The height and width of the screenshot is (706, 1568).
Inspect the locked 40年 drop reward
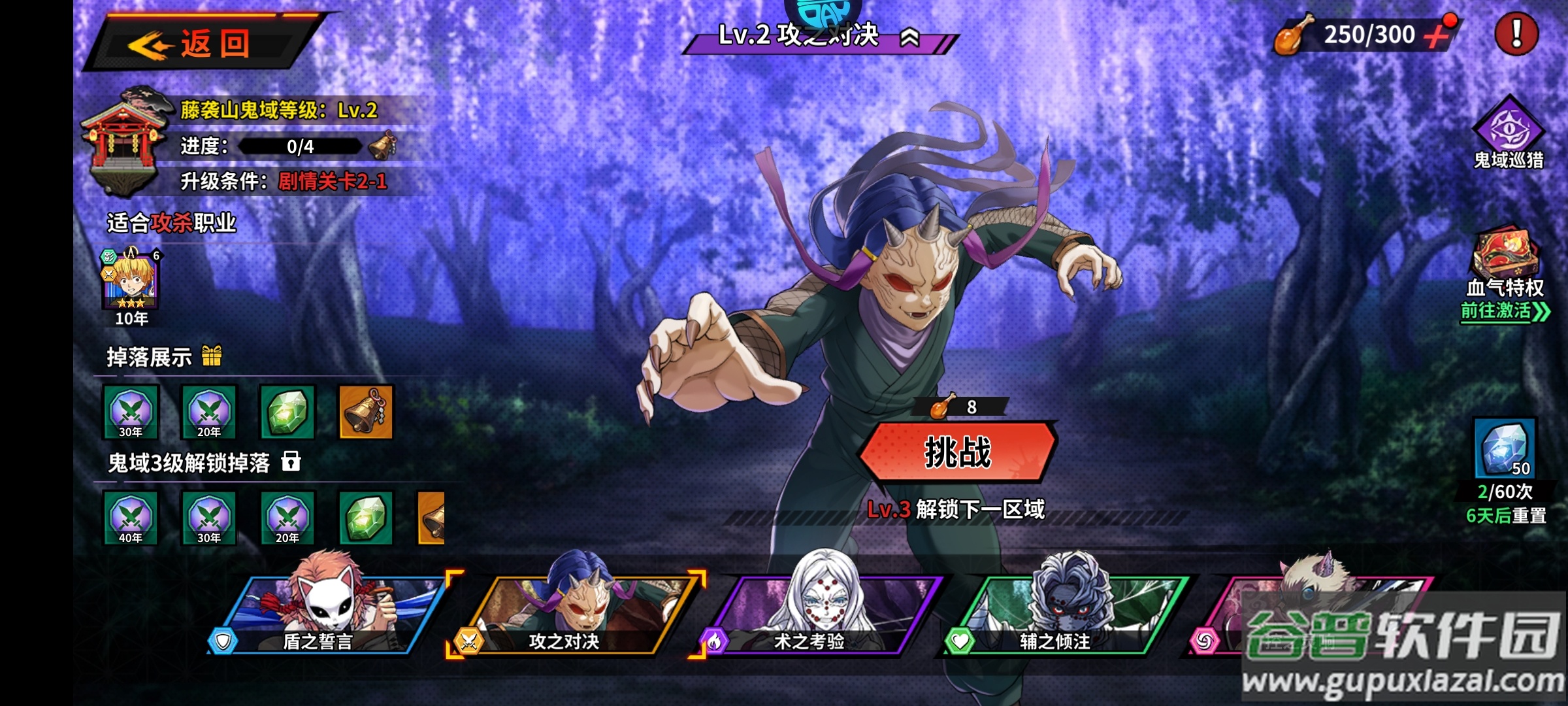coord(131,518)
